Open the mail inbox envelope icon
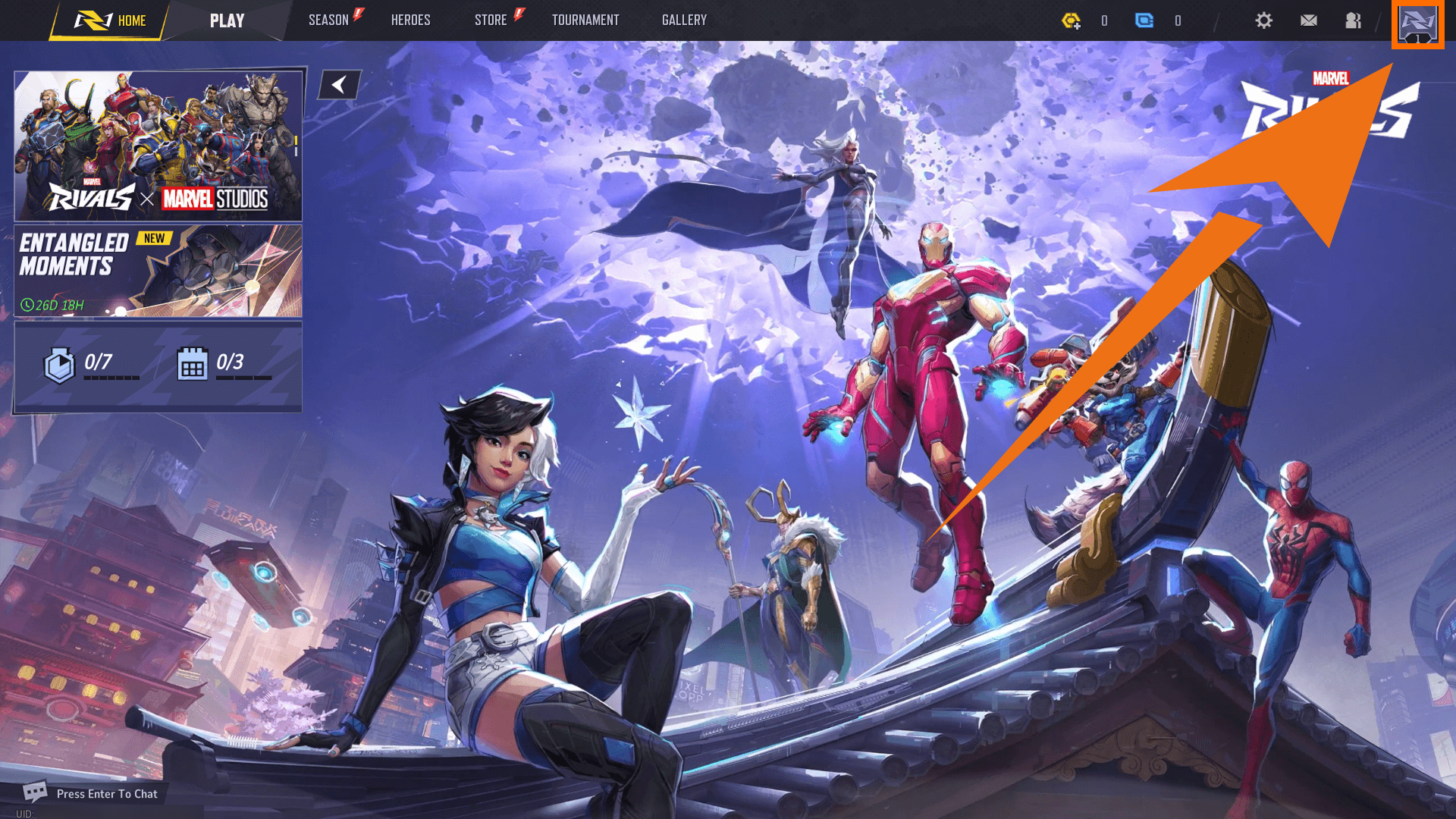1456x819 pixels. (1309, 20)
